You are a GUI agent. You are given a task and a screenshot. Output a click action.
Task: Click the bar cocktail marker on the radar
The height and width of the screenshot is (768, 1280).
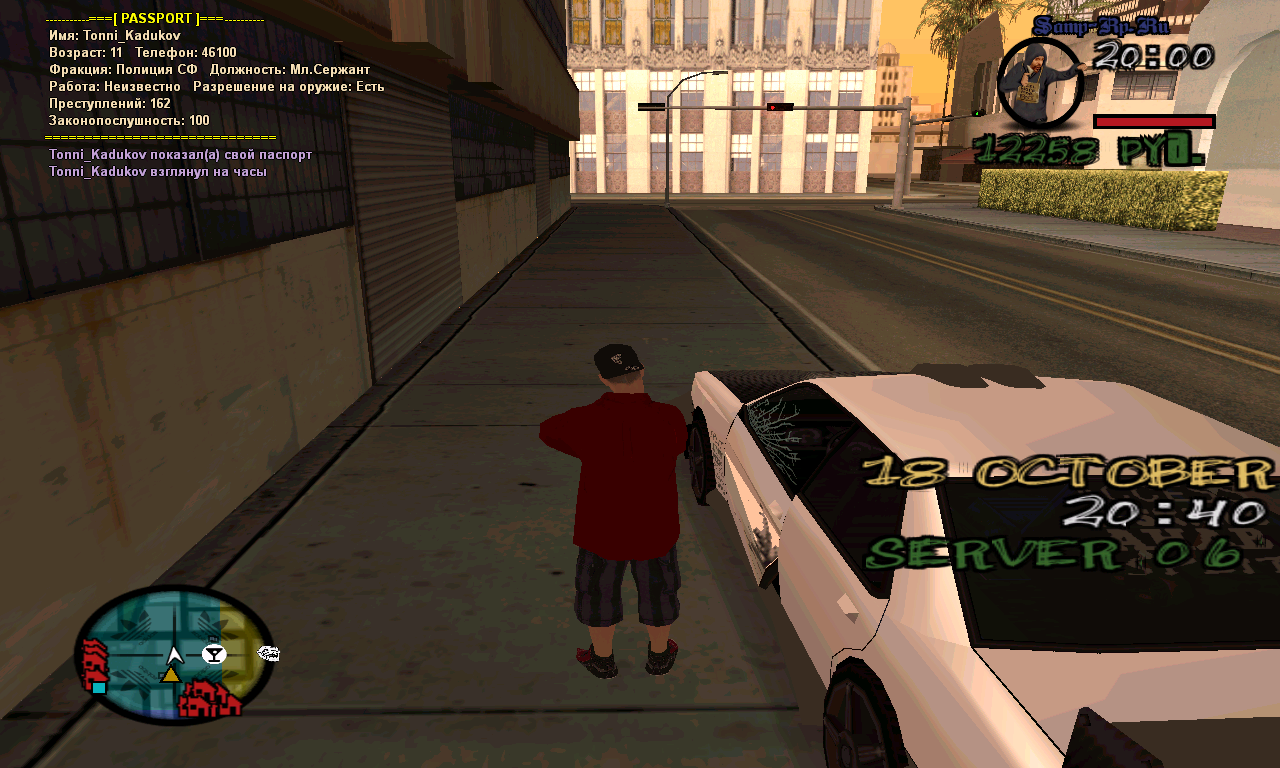[214, 654]
